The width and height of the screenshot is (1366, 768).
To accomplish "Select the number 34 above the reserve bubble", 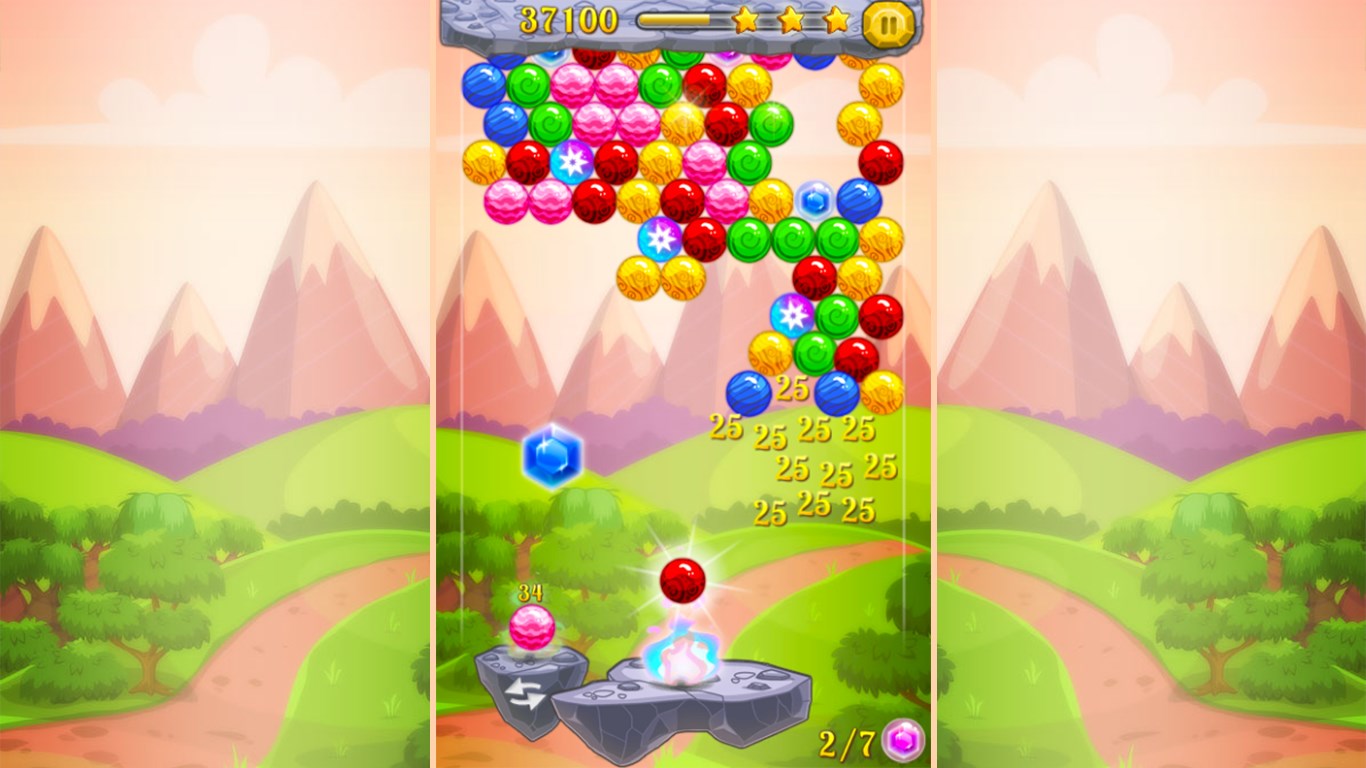I will click(x=530, y=591).
